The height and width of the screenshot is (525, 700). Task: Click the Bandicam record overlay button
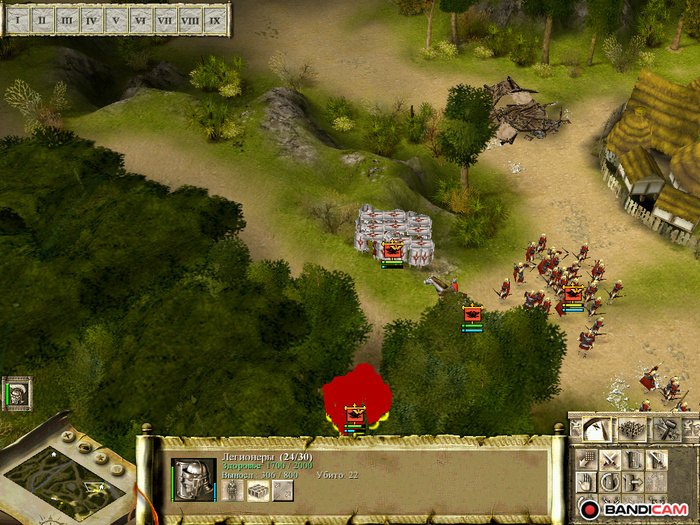point(588,509)
